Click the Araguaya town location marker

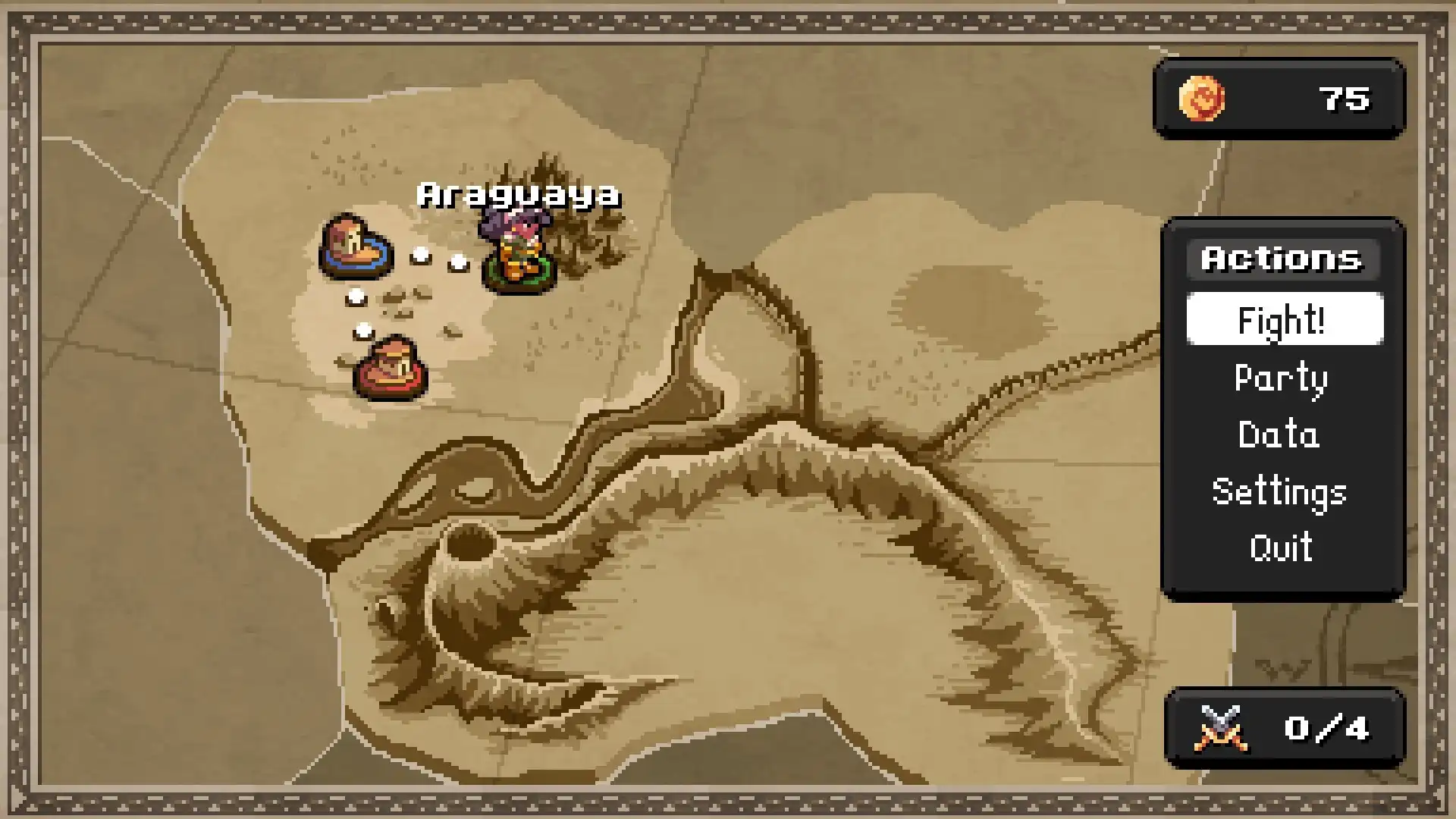click(518, 193)
